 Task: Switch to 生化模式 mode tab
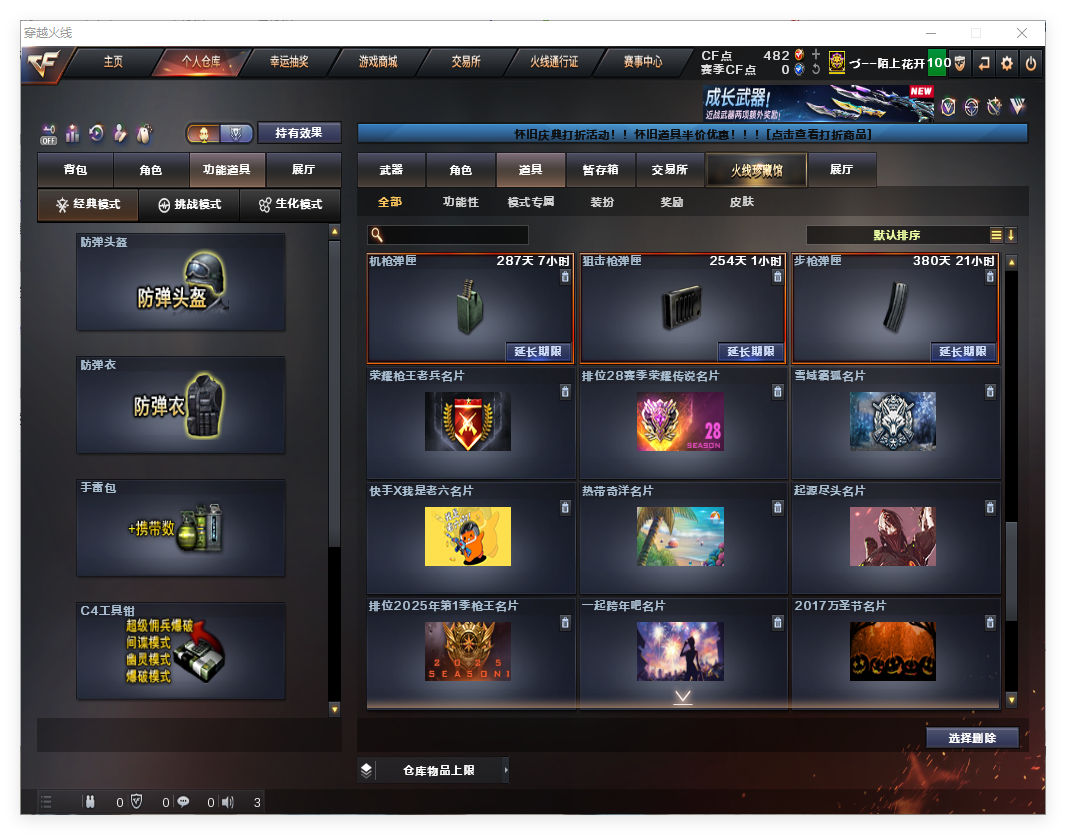pyautogui.click(x=290, y=204)
